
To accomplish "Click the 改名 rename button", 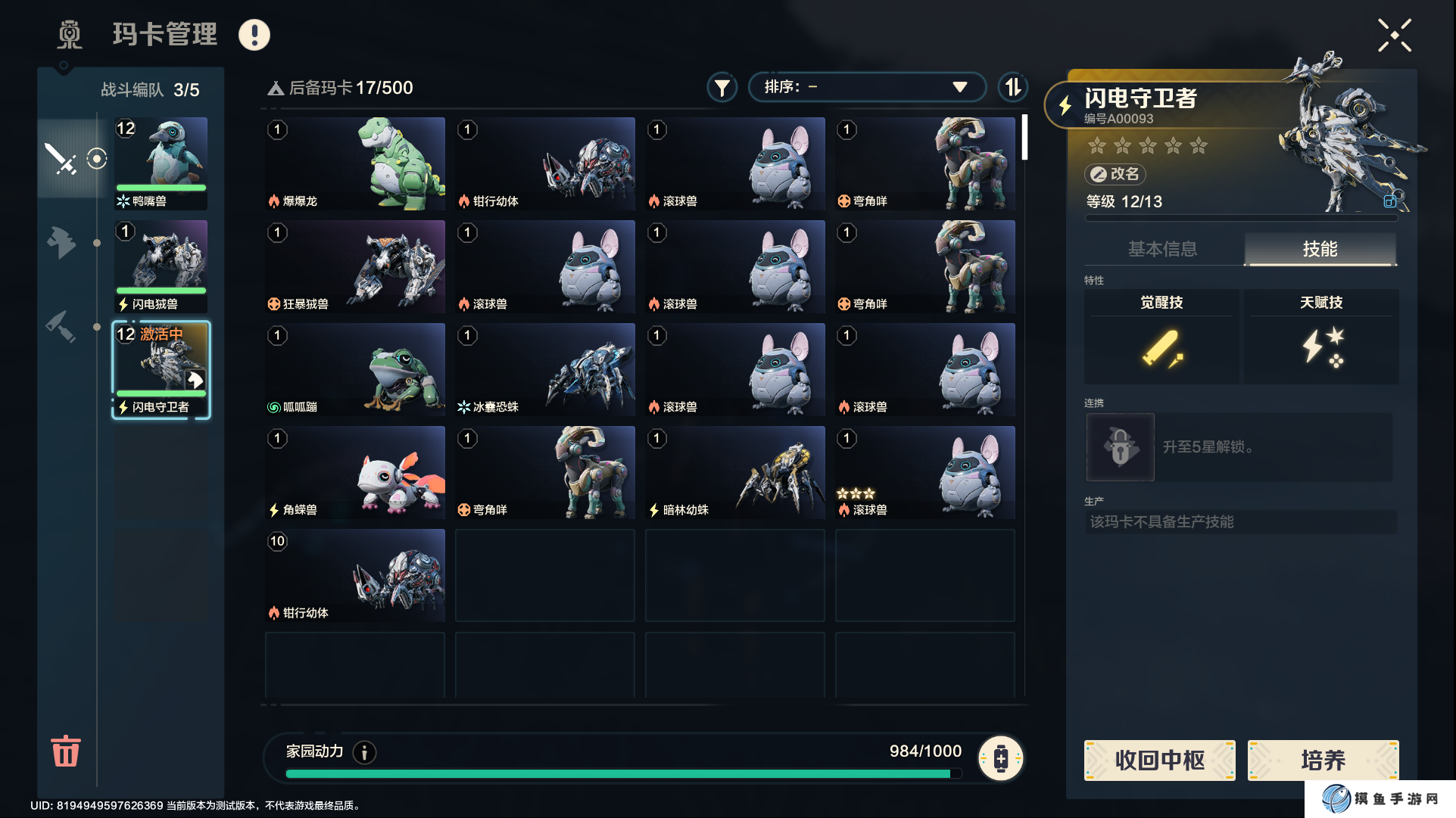I will point(1115,174).
